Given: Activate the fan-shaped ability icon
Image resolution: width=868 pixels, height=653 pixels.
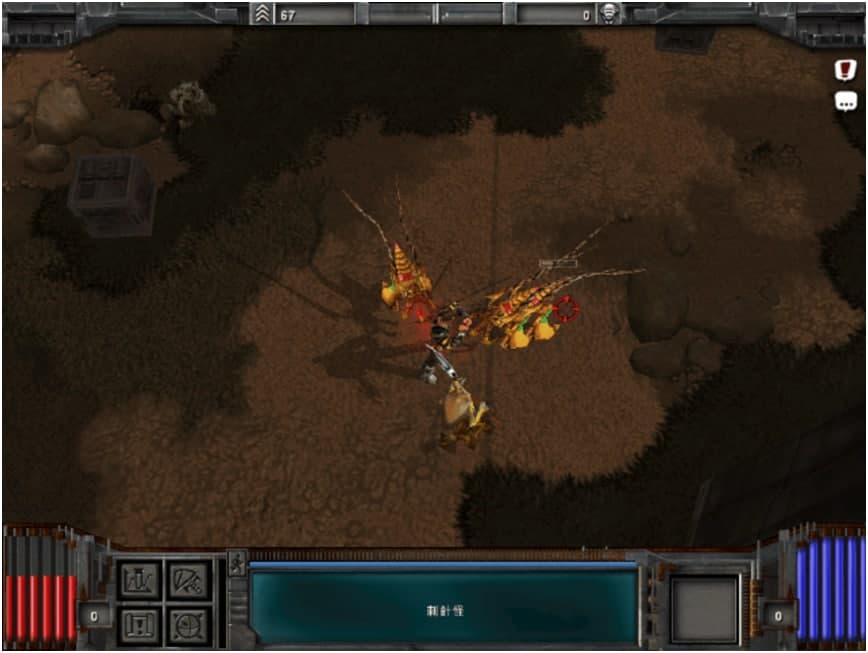Looking at the screenshot, I should coord(188,580).
